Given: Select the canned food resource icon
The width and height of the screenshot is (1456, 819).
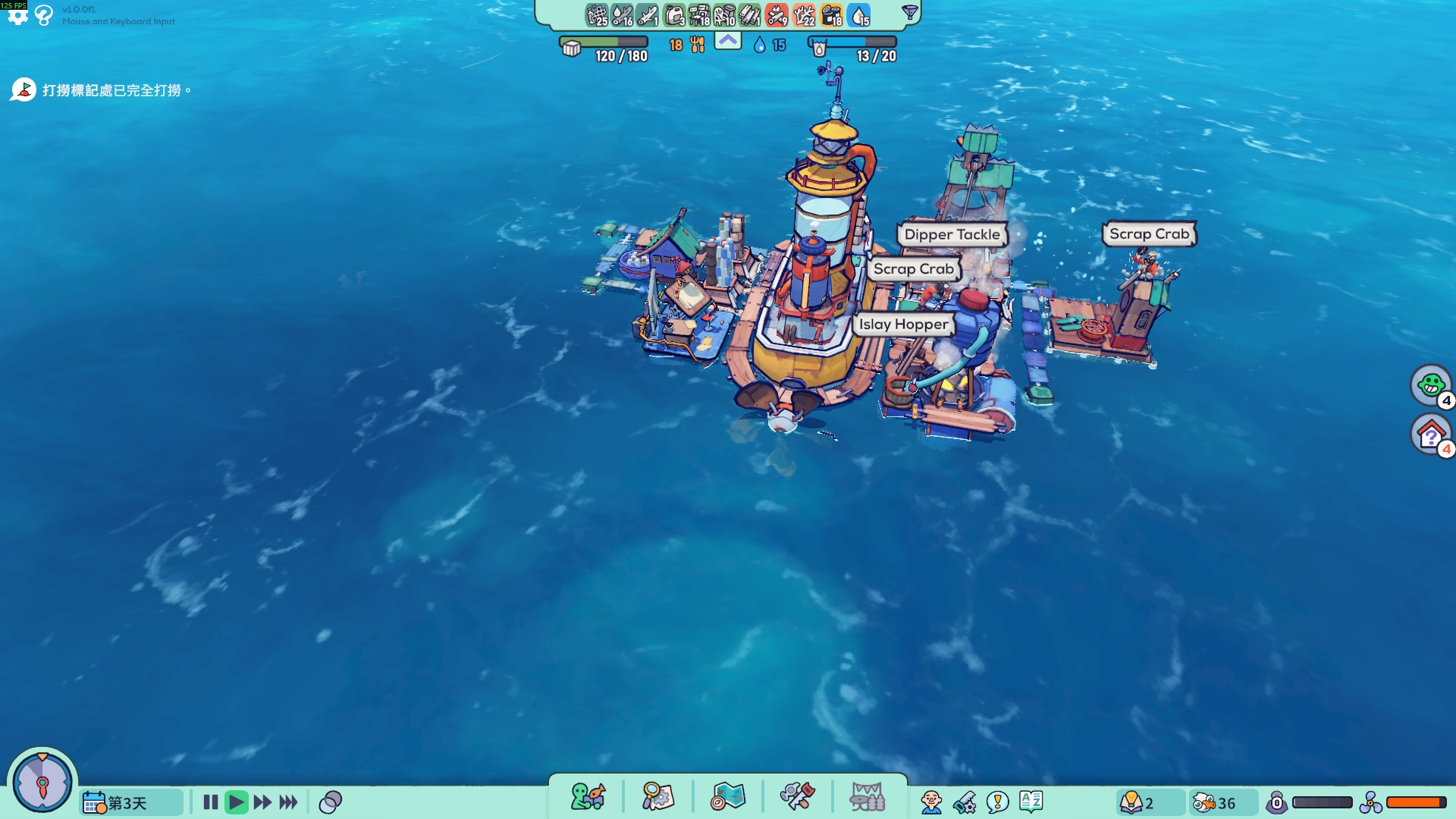Looking at the screenshot, I should (831, 15).
